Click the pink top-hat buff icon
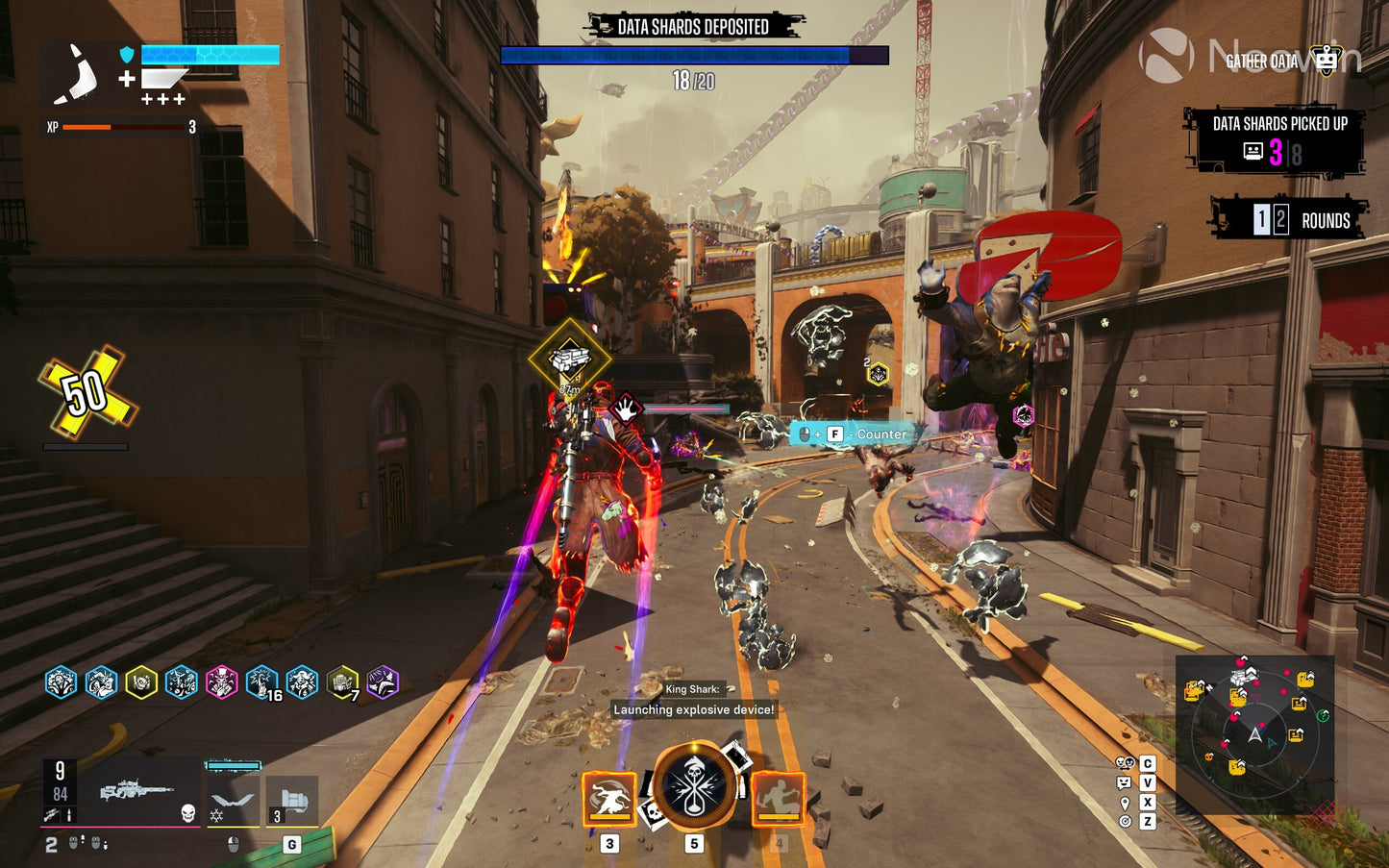Viewport: 1389px width, 868px height. tap(221, 682)
